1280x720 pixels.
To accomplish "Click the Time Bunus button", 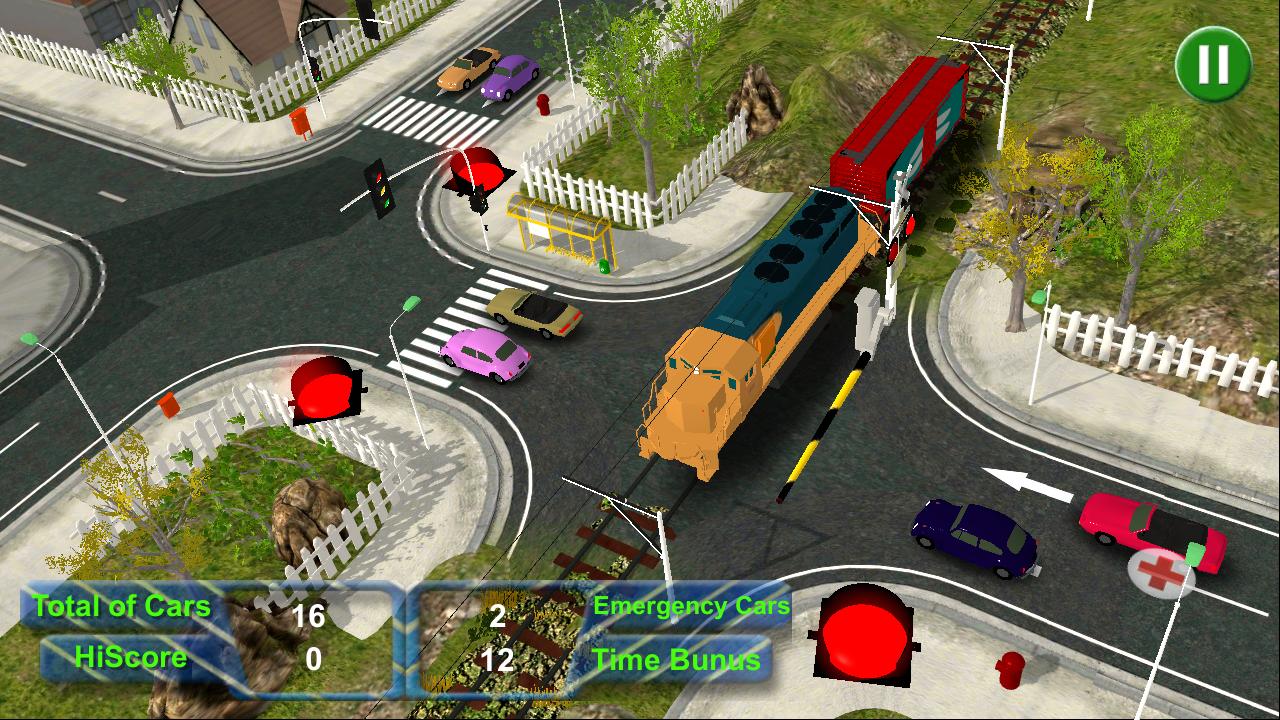I will pos(680,660).
